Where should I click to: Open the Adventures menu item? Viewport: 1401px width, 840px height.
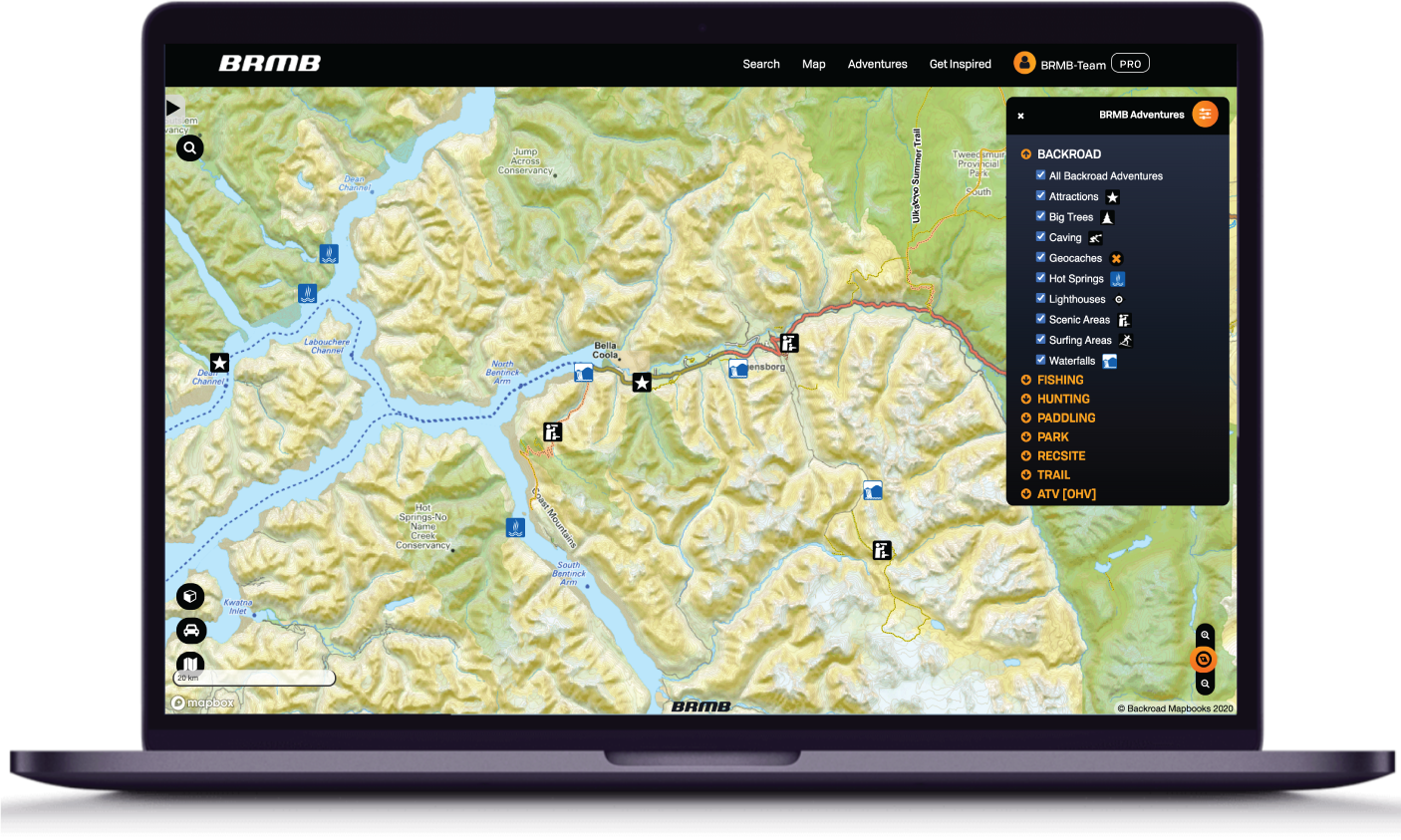tap(877, 63)
